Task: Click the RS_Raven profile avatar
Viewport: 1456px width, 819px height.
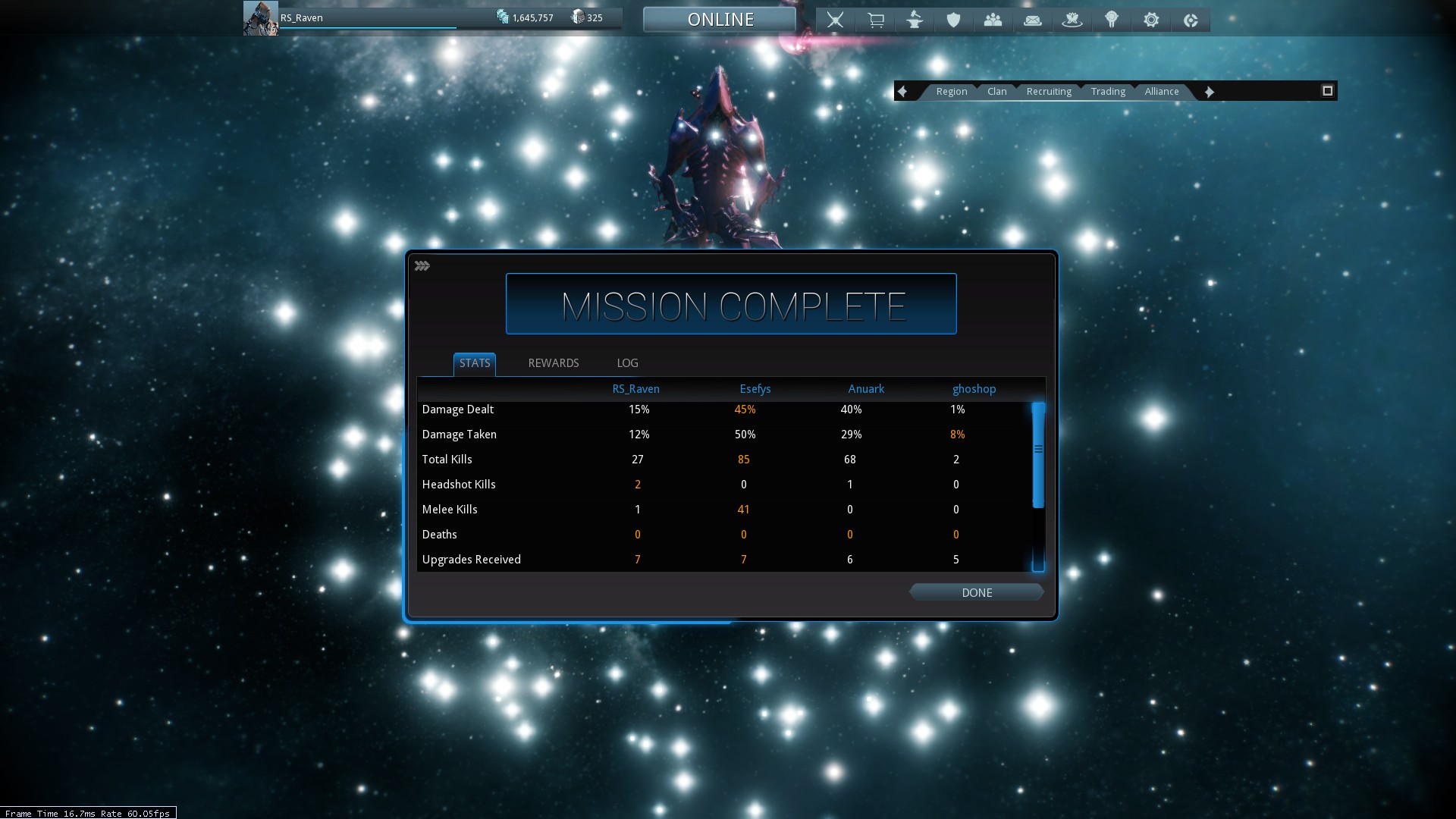Action: point(260,18)
